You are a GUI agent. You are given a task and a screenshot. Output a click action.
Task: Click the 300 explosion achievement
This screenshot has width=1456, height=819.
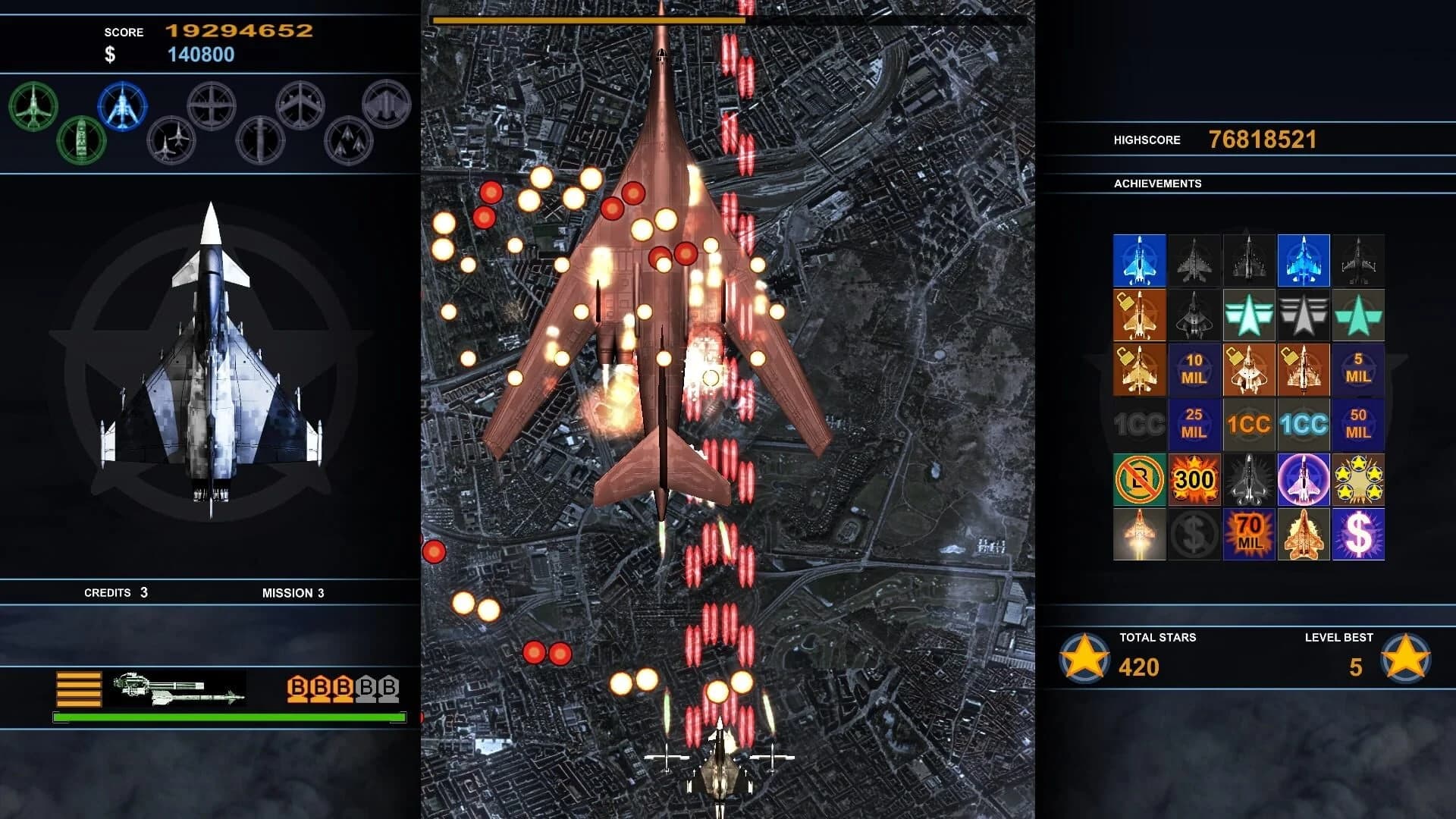(x=1194, y=479)
